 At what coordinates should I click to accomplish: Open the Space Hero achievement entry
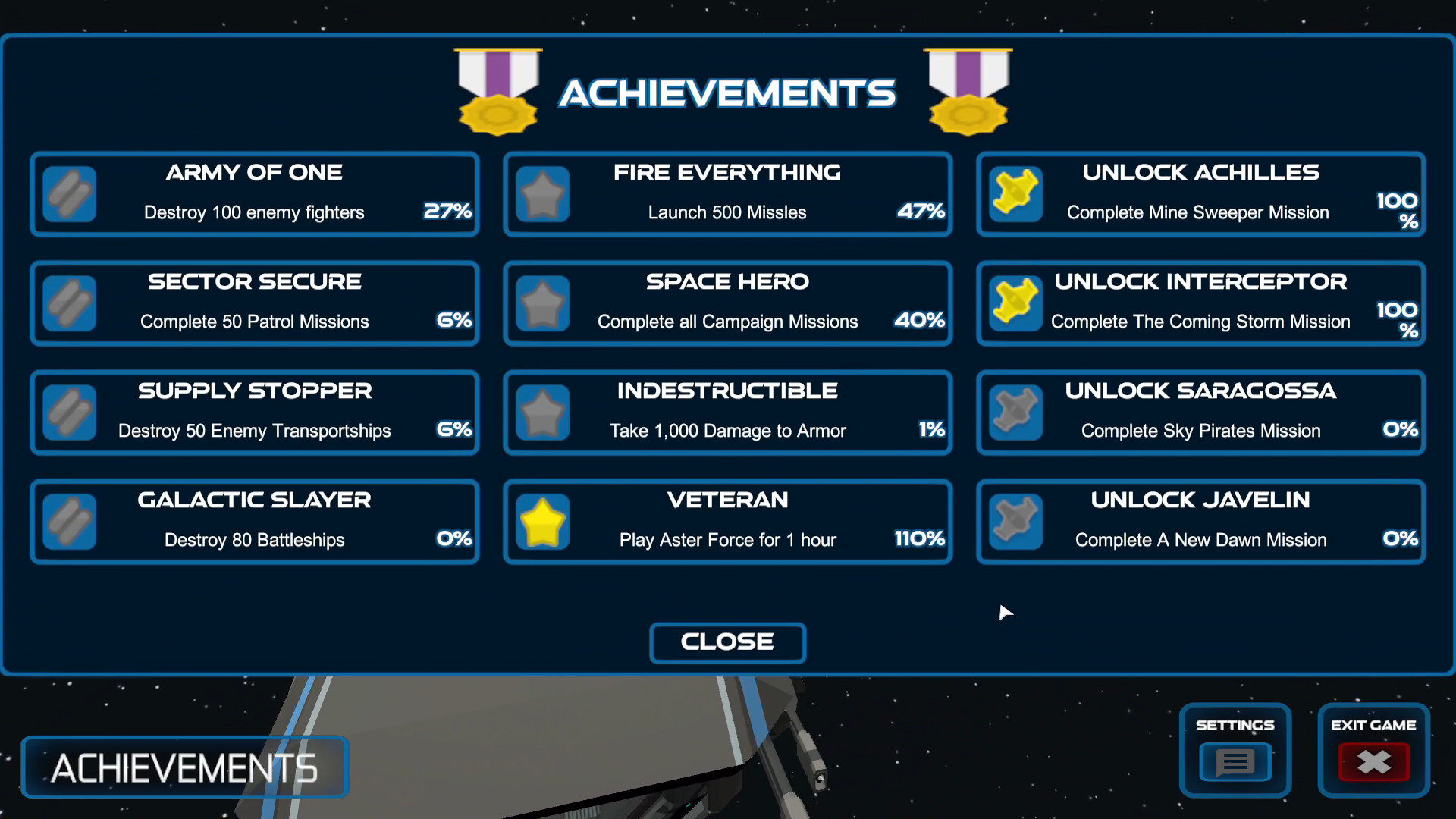[726, 303]
